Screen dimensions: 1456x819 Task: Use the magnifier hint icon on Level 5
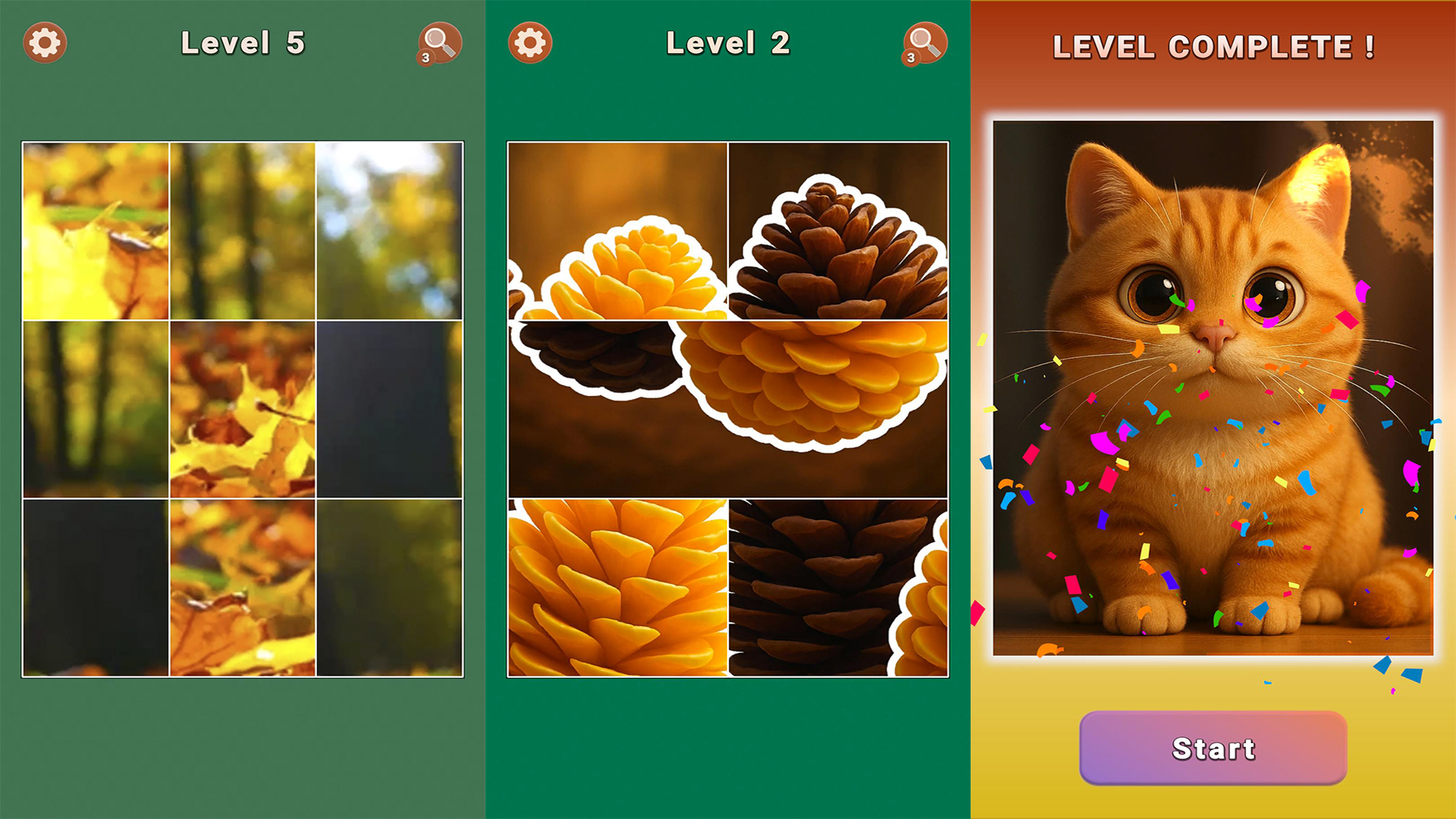pos(438,43)
